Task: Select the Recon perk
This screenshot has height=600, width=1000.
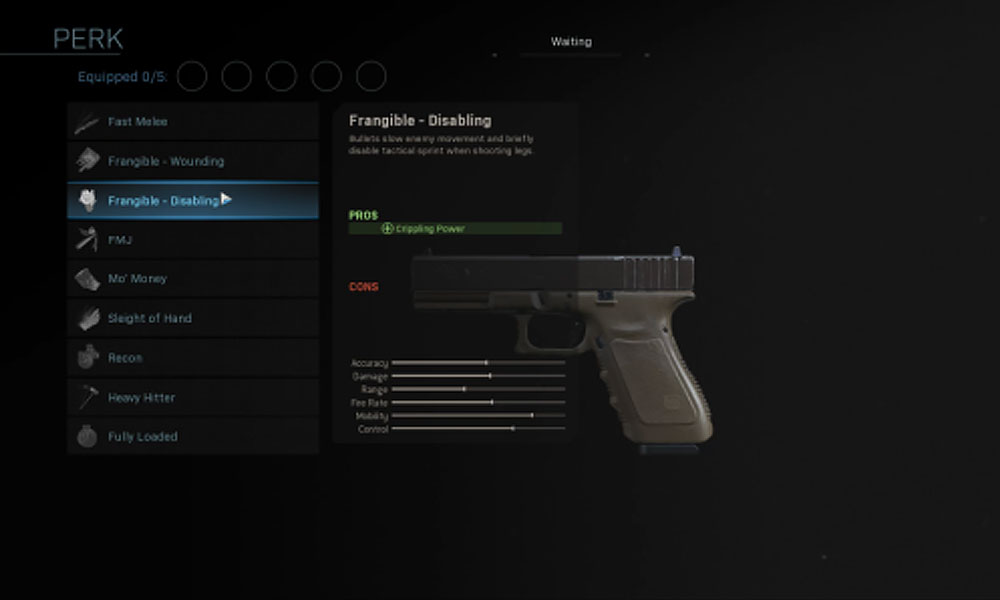Action: 192,358
